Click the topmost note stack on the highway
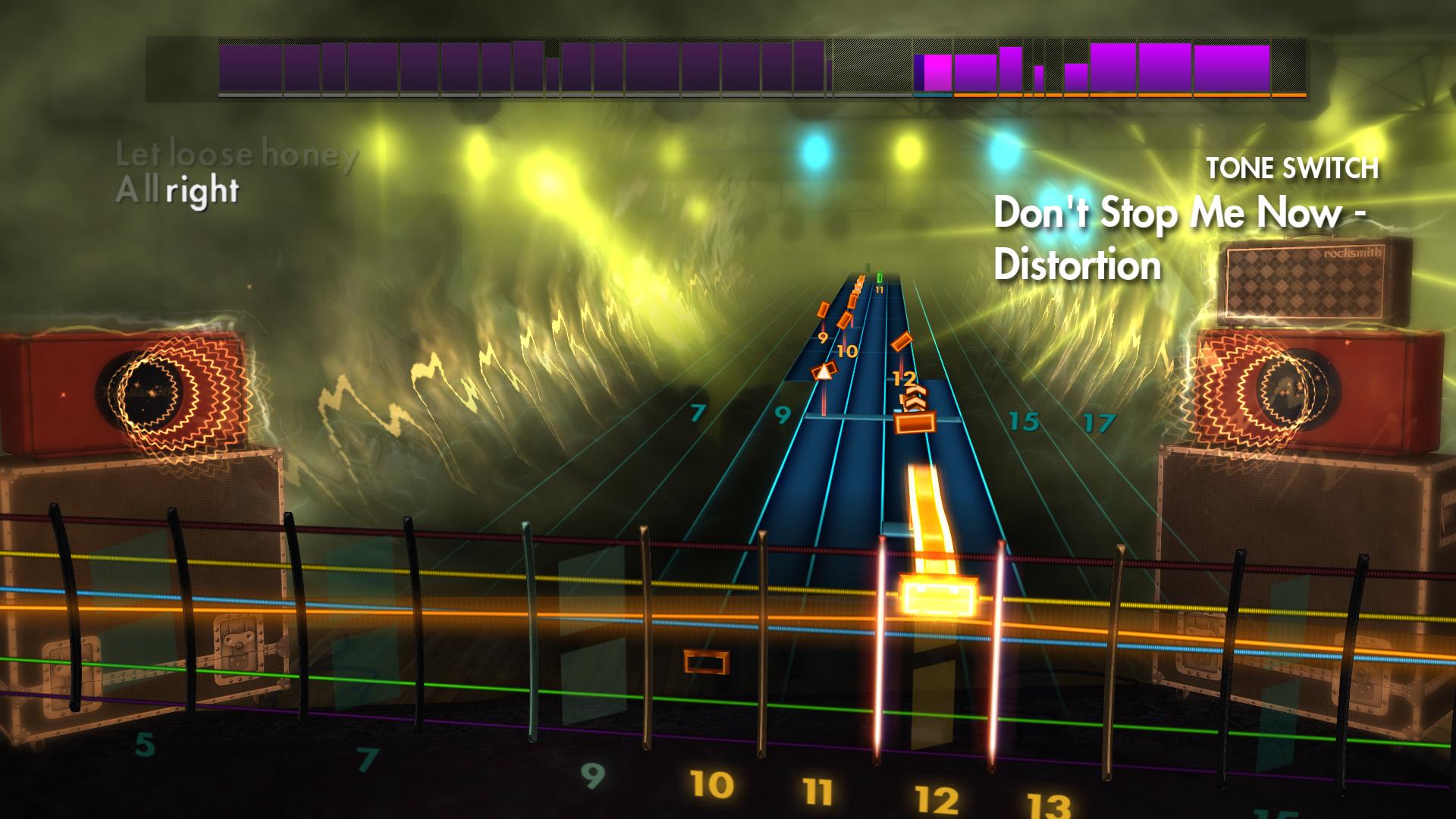This screenshot has width=1456, height=819. [859, 281]
